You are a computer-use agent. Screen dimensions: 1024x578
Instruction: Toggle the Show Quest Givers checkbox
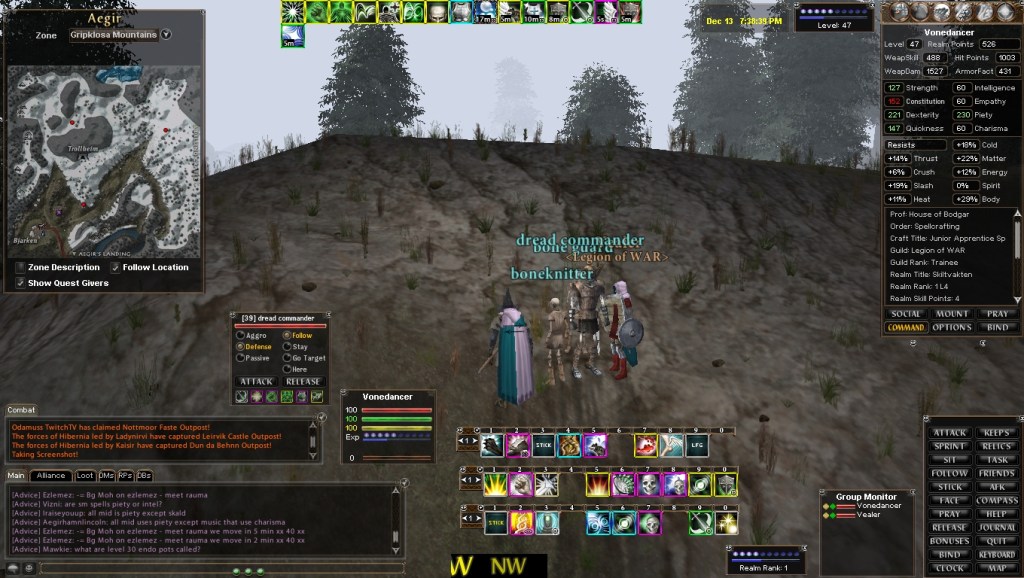(x=22, y=283)
